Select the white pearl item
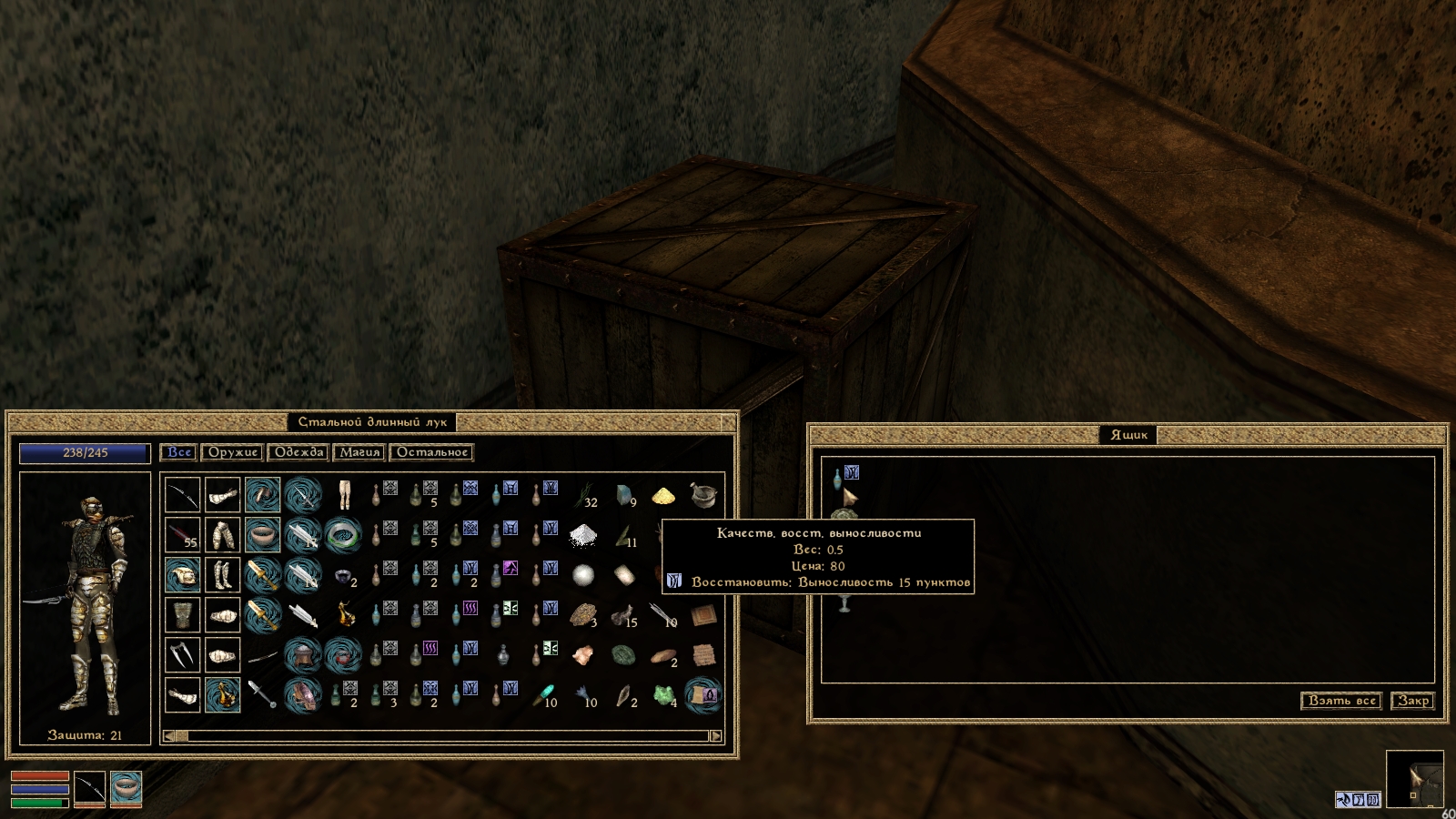This screenshot has height=819, width=1456. tap(583, 575)
